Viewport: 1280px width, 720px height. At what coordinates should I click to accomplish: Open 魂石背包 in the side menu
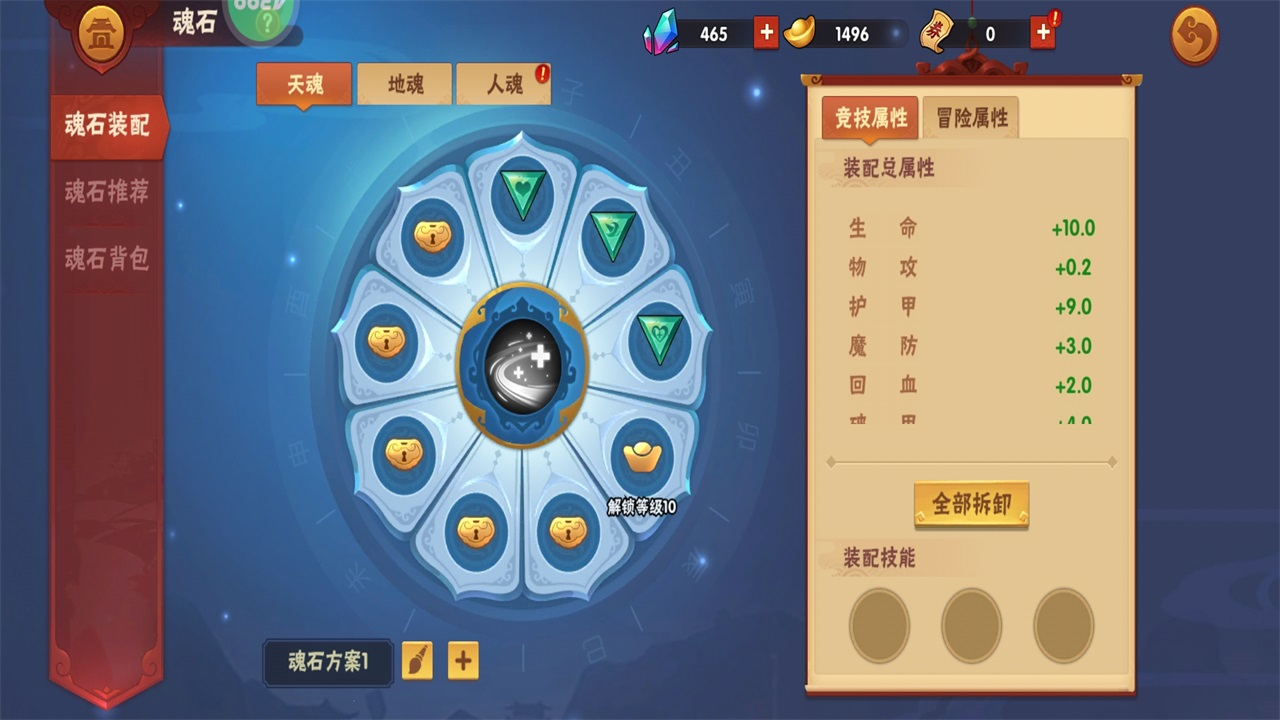(x=107, y=259)
